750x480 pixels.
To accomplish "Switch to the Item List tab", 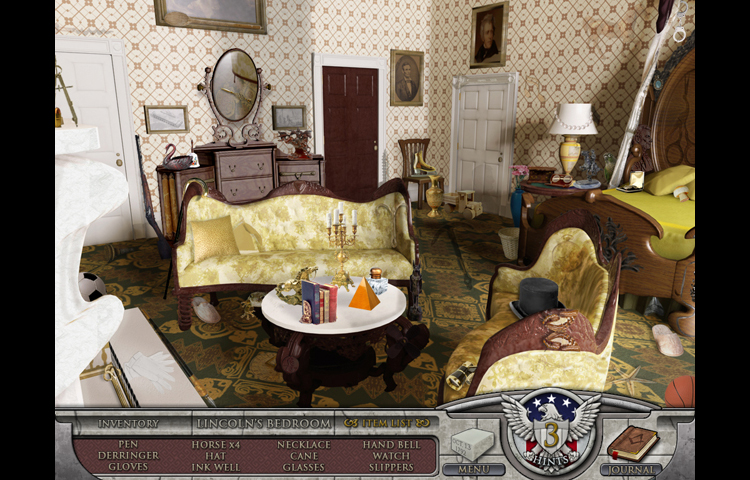I will coord(386,423).
